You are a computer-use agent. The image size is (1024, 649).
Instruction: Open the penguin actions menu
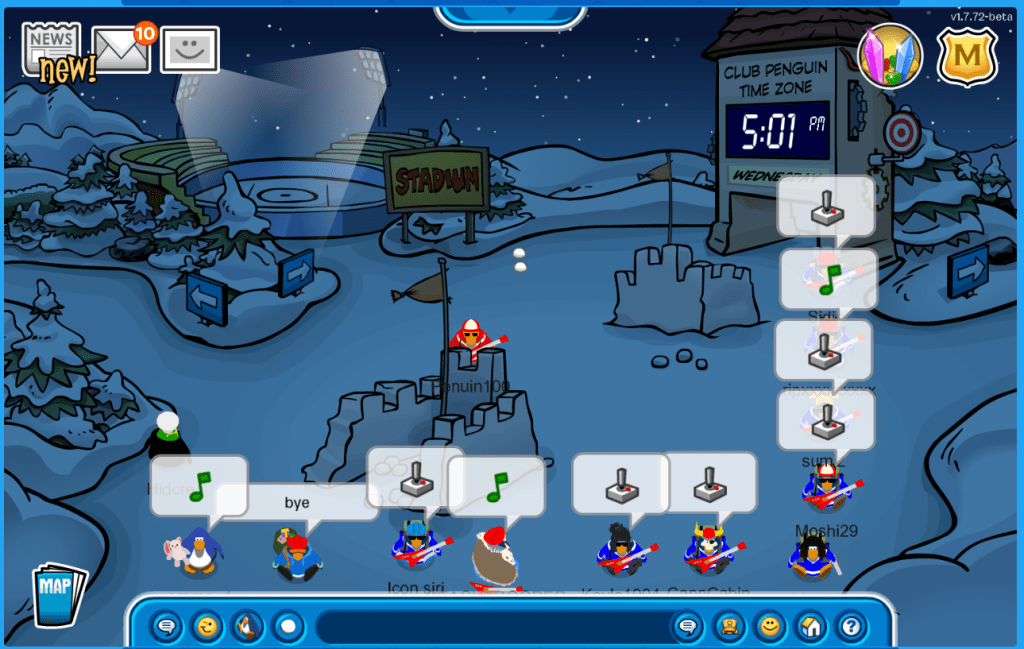tap(248, 627)
